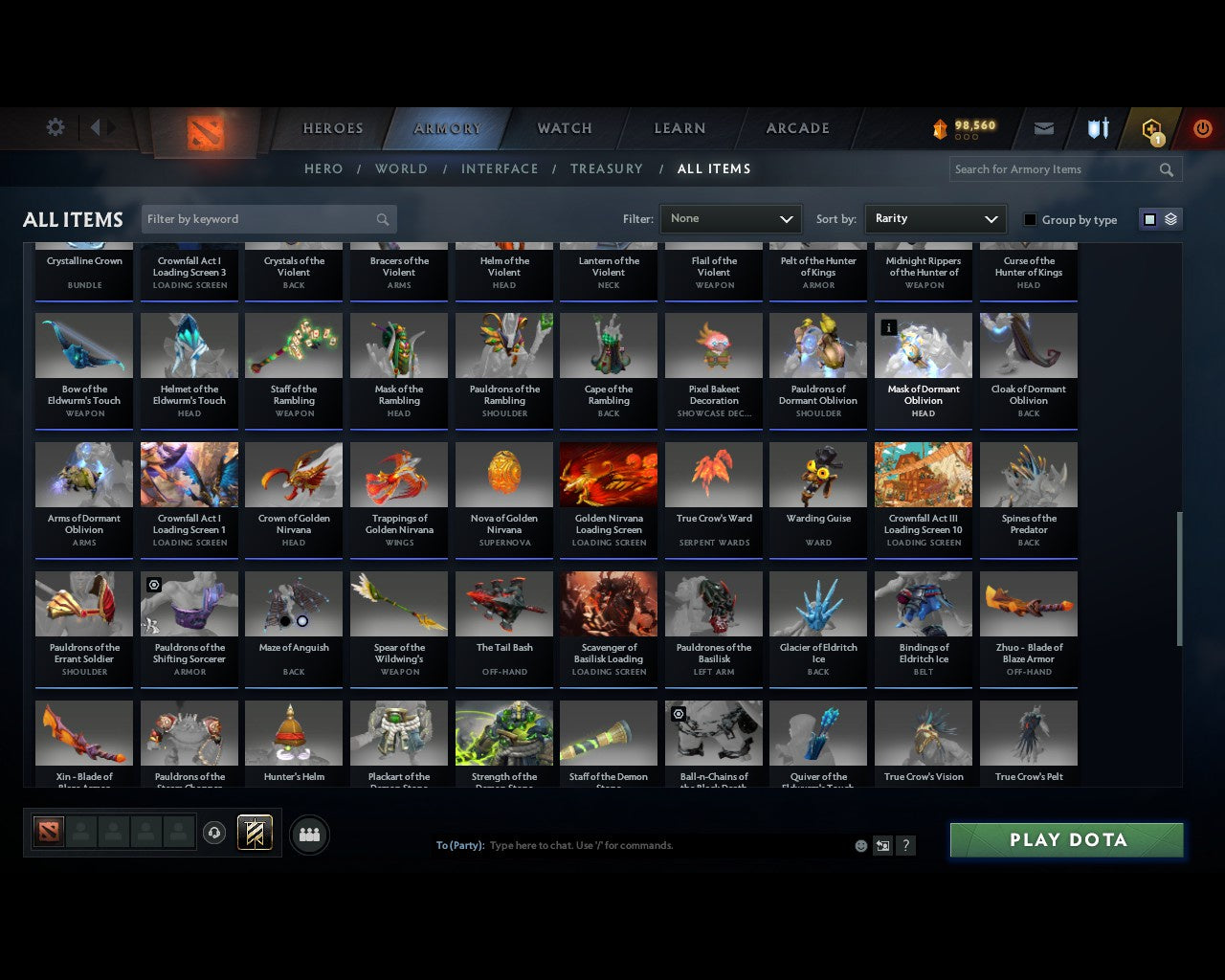This screenshot has height=980, width=1225.
Task: Open the shield and sword armory icon
Action: (1097, 127)
